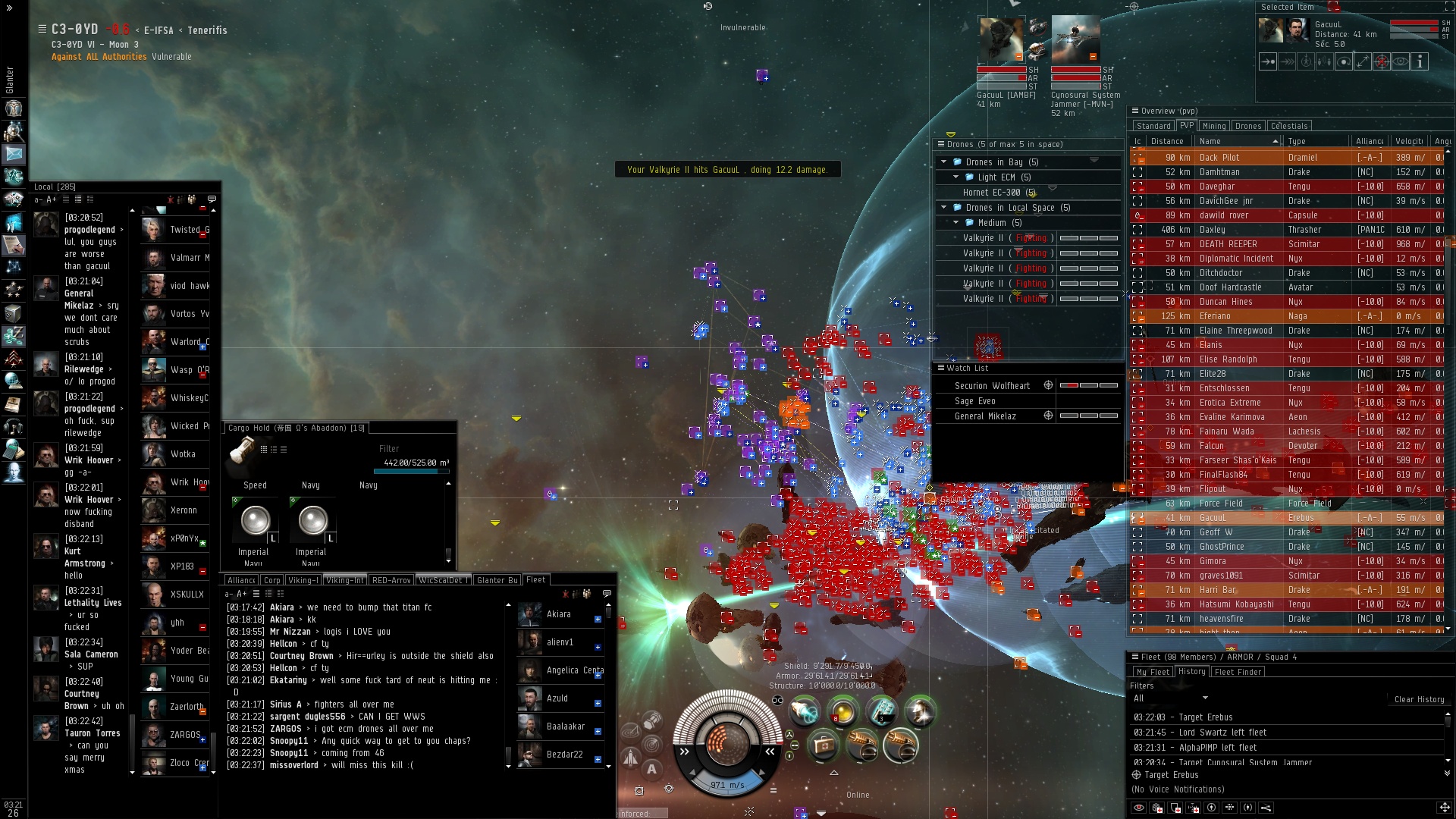The image size is (1456, 819).
Task: Sort overview by Distance column
Action: pos(1166,141)
